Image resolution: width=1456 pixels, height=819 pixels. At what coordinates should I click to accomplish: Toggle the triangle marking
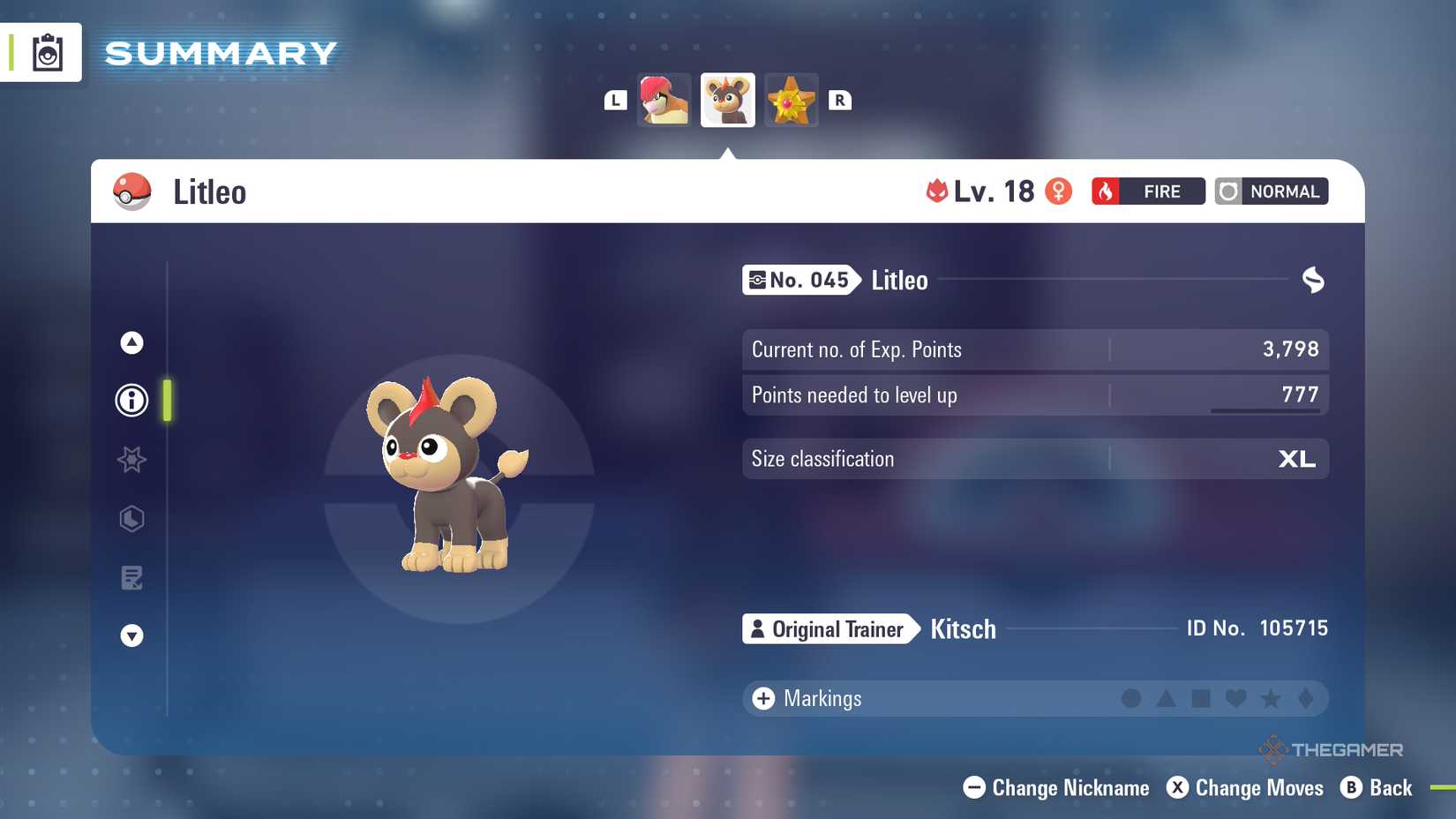pos(1167,698)
